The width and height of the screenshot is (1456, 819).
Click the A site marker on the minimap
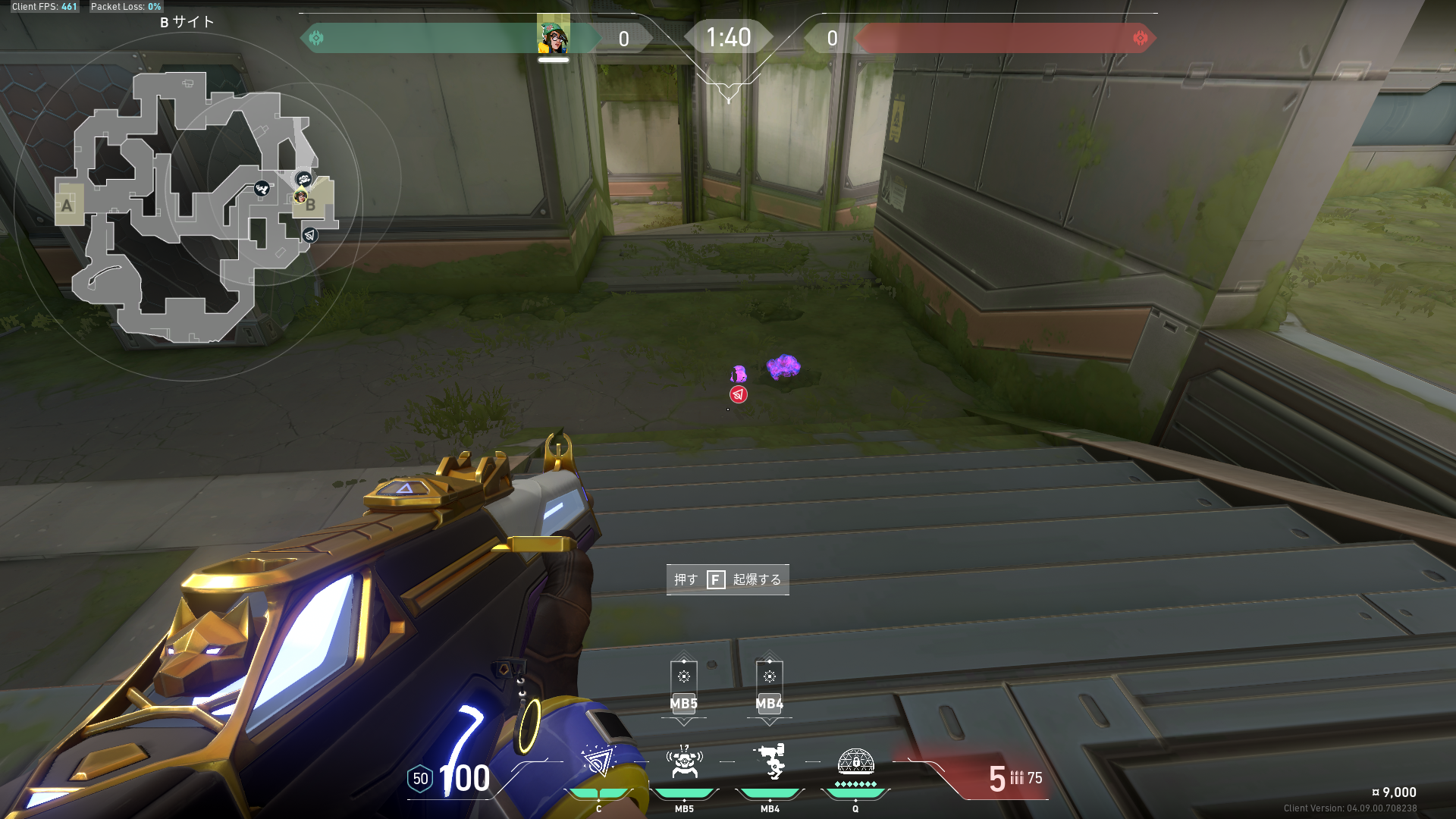[x=67, y=205]
